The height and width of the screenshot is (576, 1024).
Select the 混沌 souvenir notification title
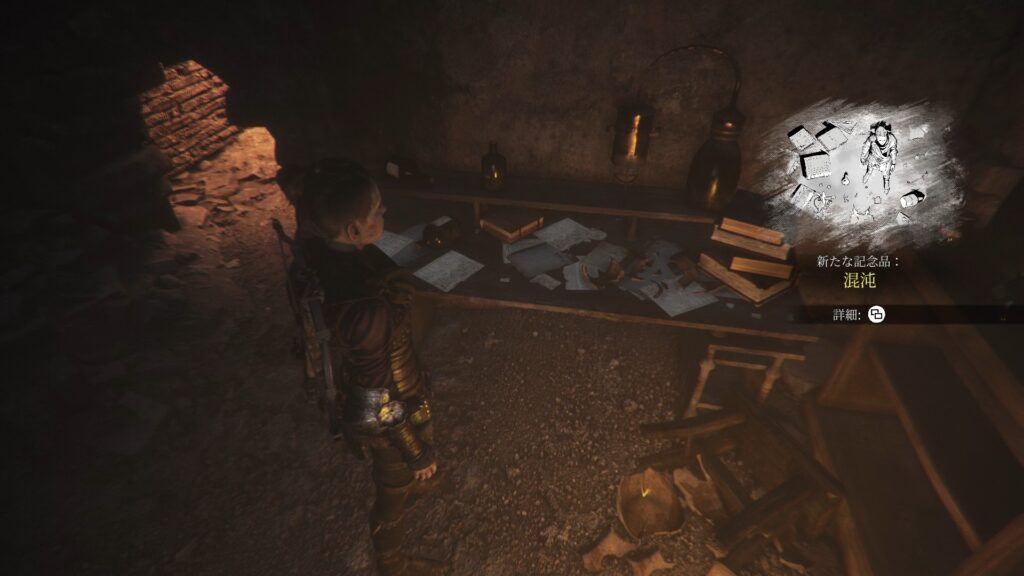[x=859, y=283]
